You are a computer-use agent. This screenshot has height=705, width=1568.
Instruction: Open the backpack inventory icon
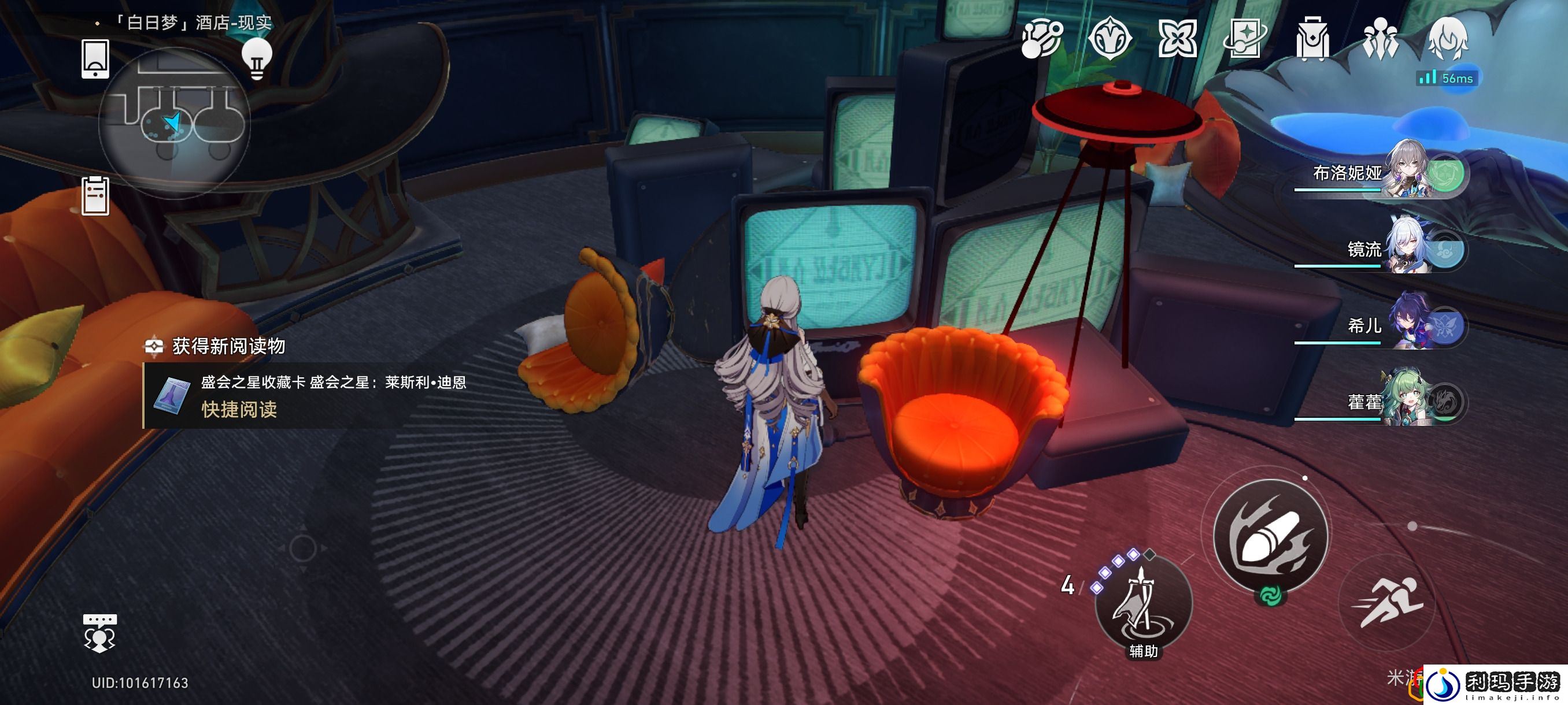[x=1312, y=39]
